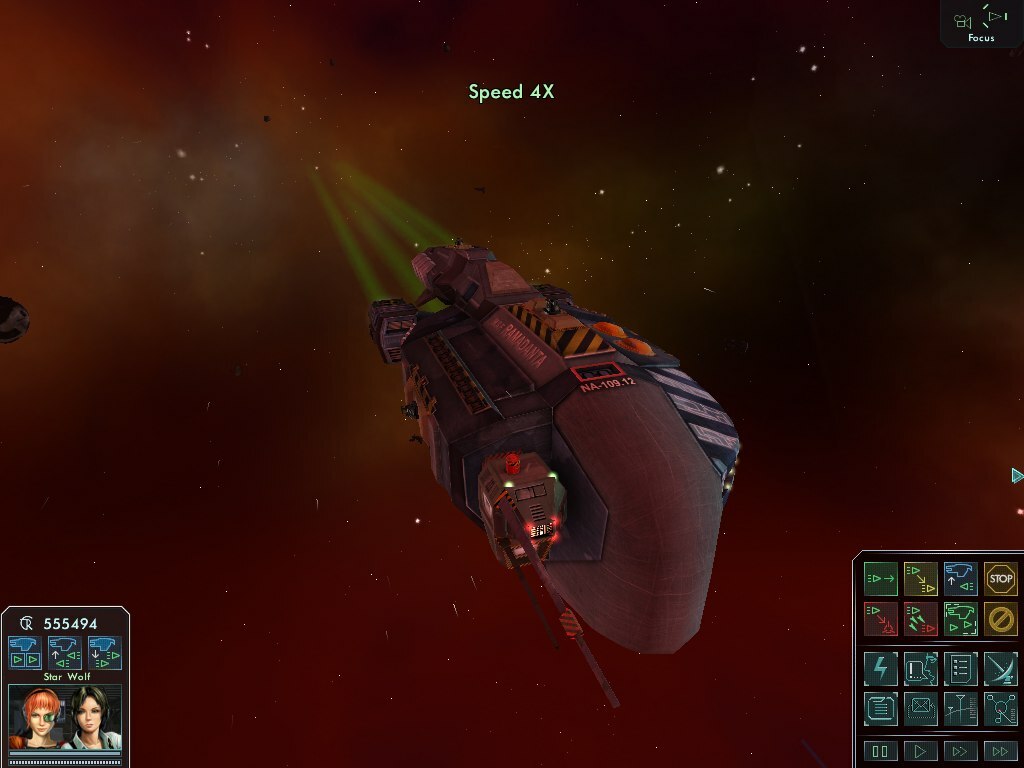Click the fighters launch icon above Star Wolf
The image size is (1024, 768).
pos(25,652)
